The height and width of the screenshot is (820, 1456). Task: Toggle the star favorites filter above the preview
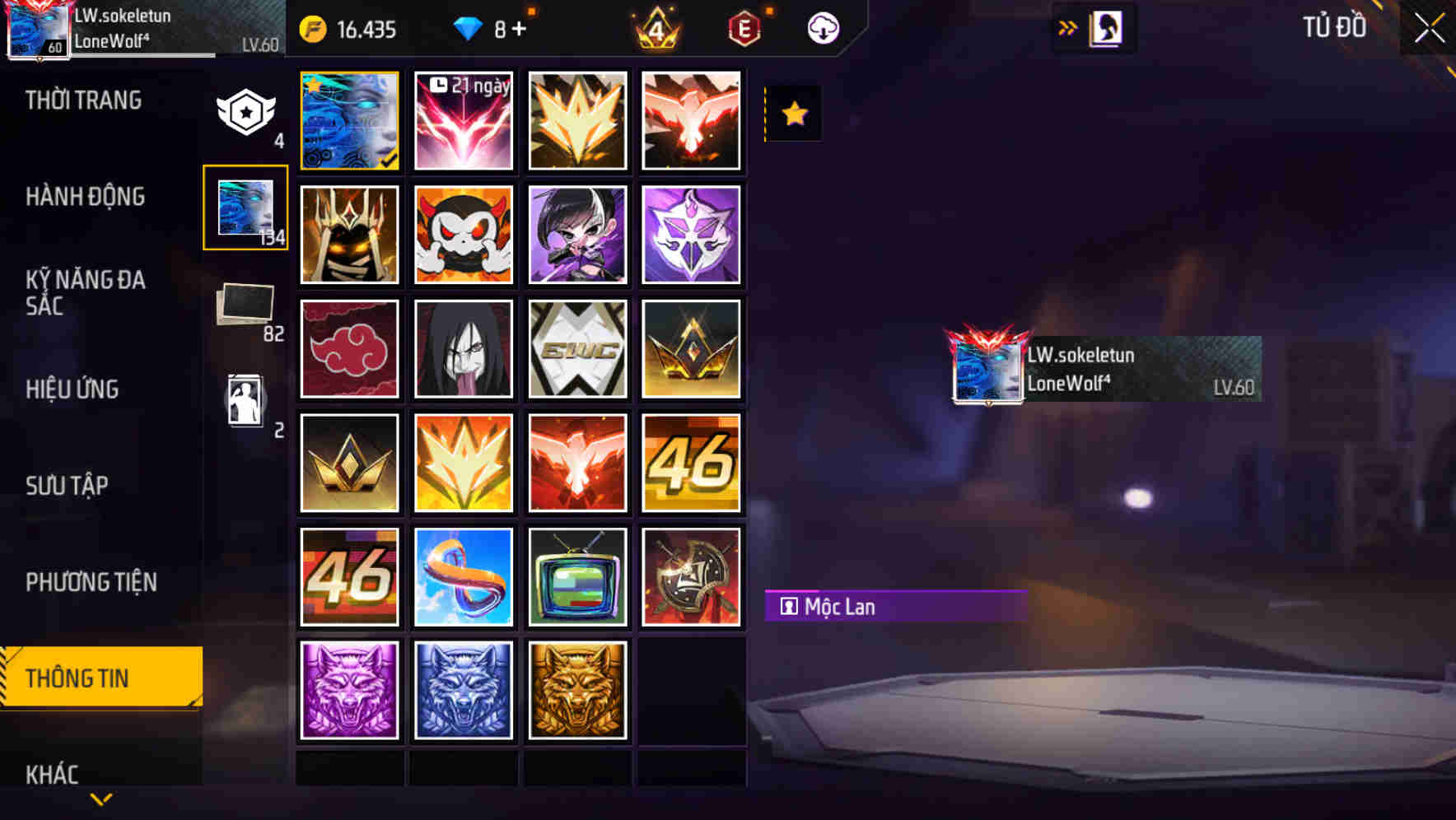coord(793,114)
